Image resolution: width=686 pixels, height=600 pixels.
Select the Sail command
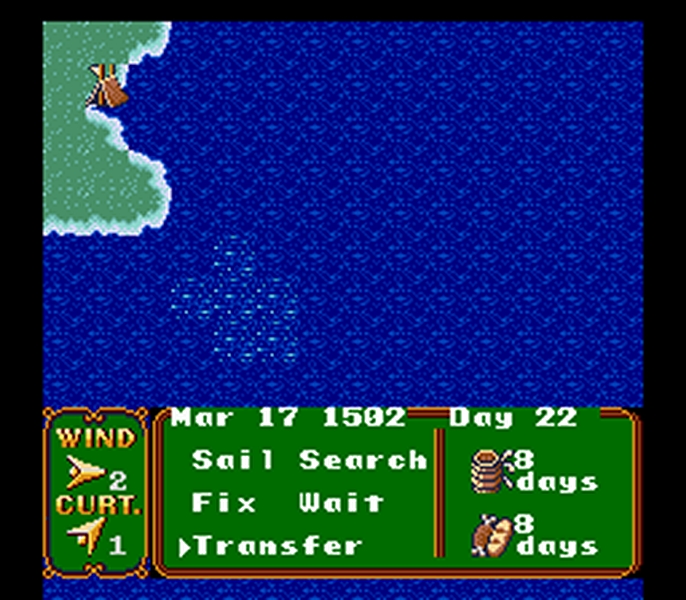click(233, 460)
